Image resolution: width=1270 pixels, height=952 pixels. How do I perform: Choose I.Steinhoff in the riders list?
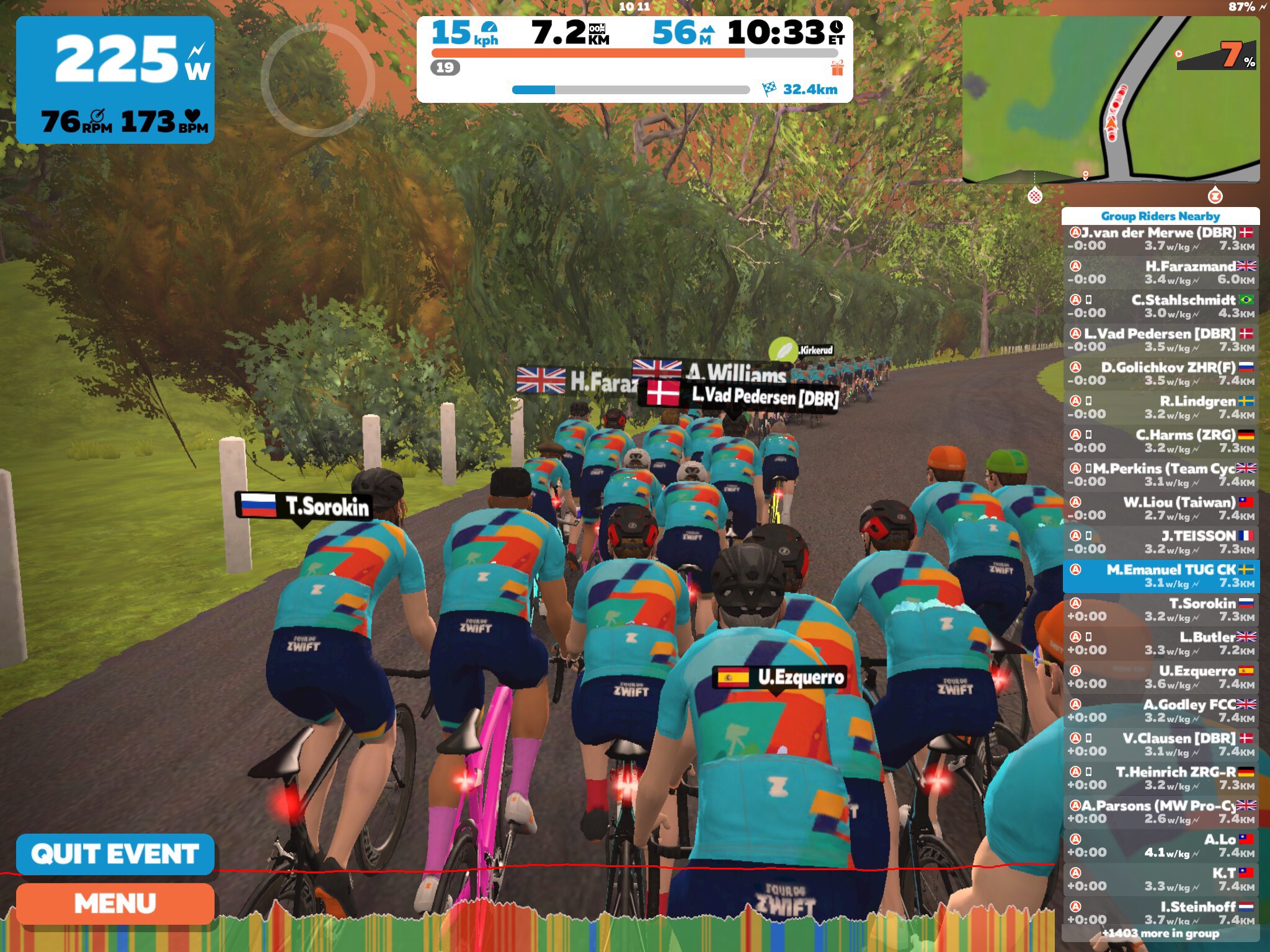point(1161,912)
